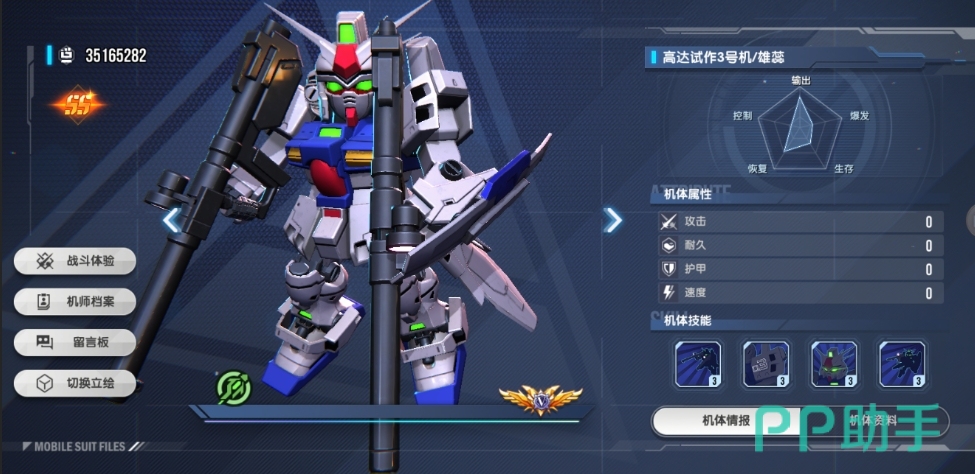Switch to the 机体资料 tab
Viewport: 975px width, 474px height.
tap(872, 421)
